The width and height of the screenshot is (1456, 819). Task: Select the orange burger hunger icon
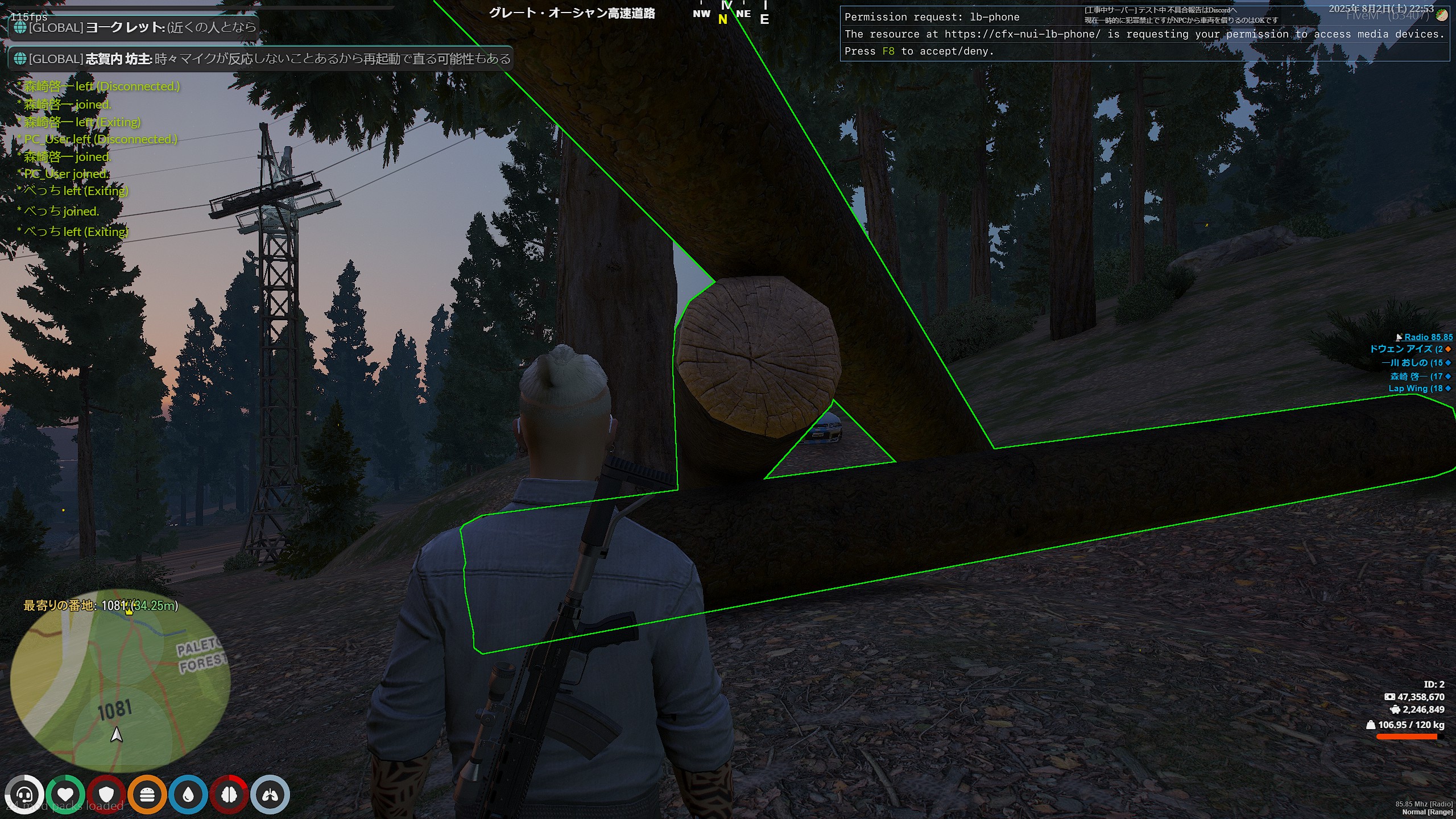pyautogui.click(x=147, y=795)
